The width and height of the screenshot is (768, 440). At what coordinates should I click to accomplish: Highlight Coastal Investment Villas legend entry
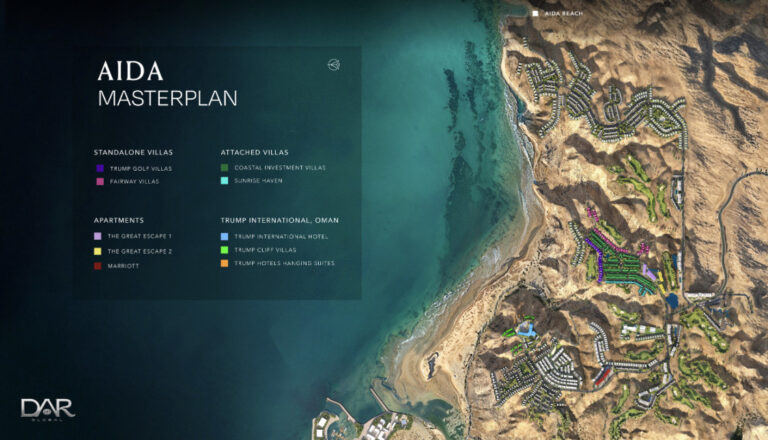(272, 168)
